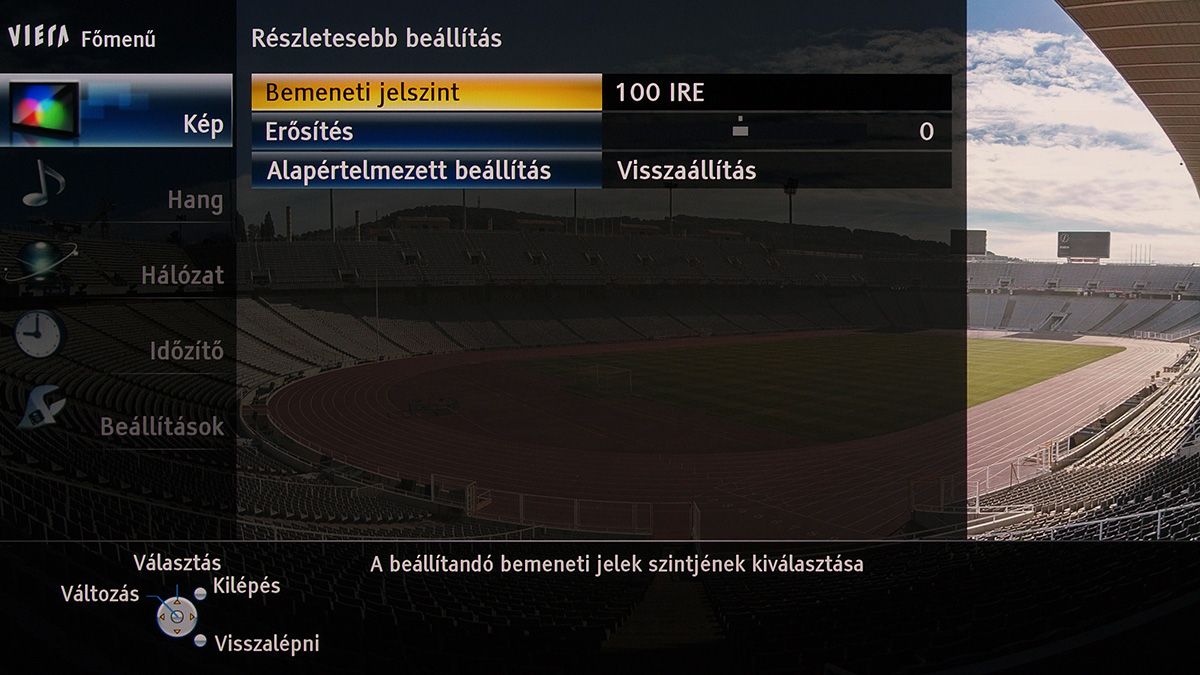Screen dimensions: 1200x675
Task: Click Visszaállítás to reset defaults
Action: point(776,170)
